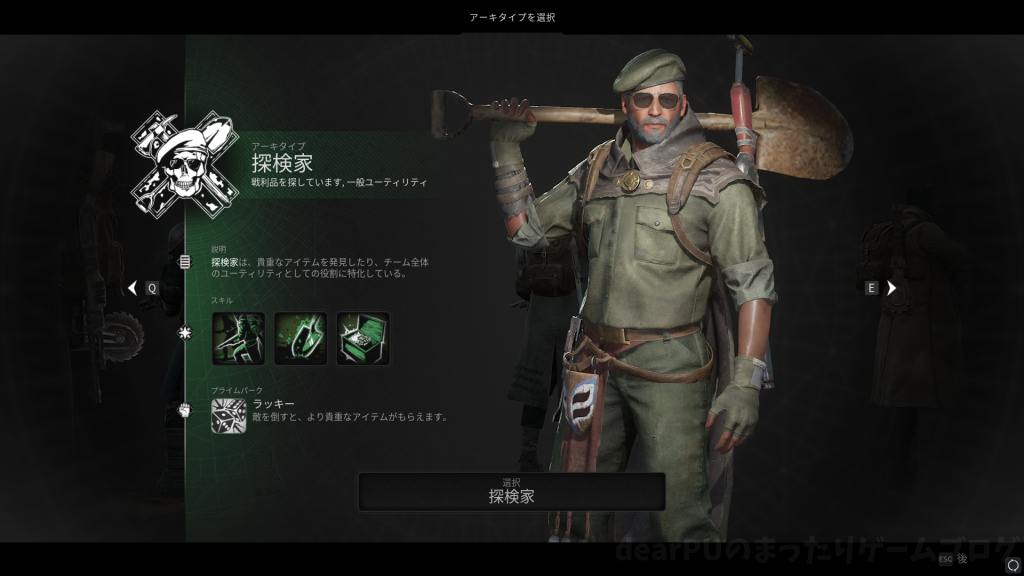Inspect the treasure chest skill icon

[363, 338]
